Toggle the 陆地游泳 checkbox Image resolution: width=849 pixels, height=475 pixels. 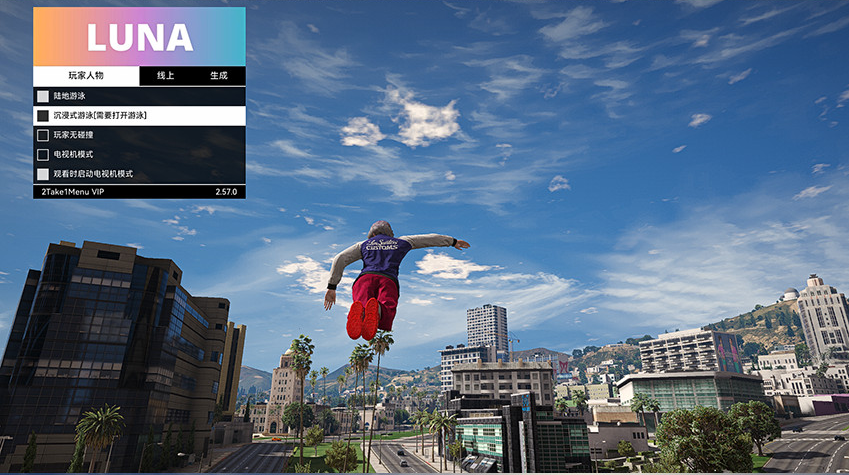[x=43, y=97]
